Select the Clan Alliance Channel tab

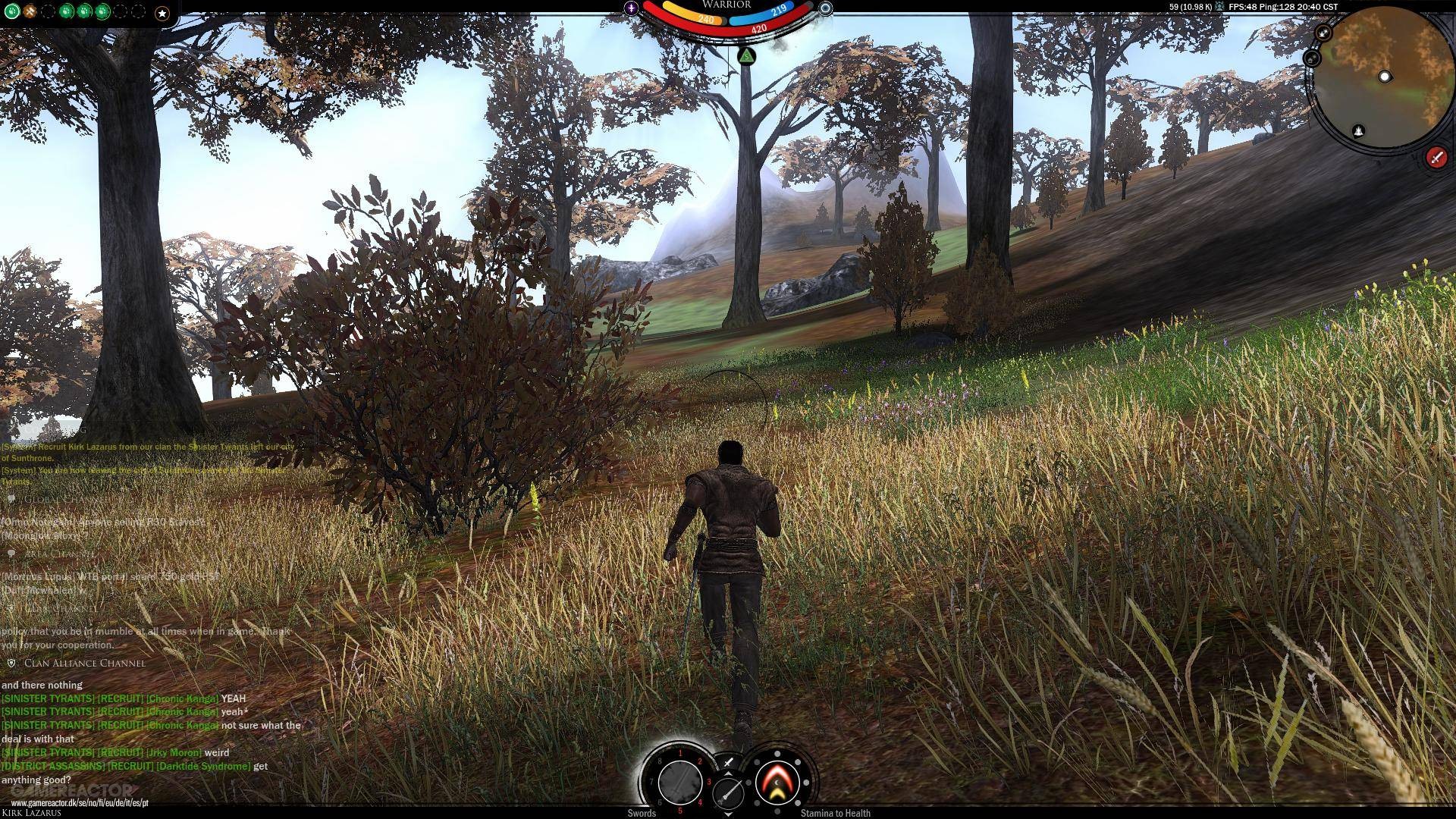[x=84, y=664]
